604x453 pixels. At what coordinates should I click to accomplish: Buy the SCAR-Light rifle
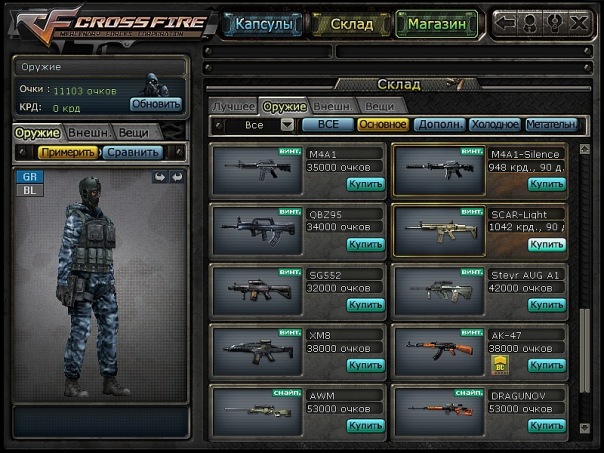pyautogui.click(x=547, y=244)
